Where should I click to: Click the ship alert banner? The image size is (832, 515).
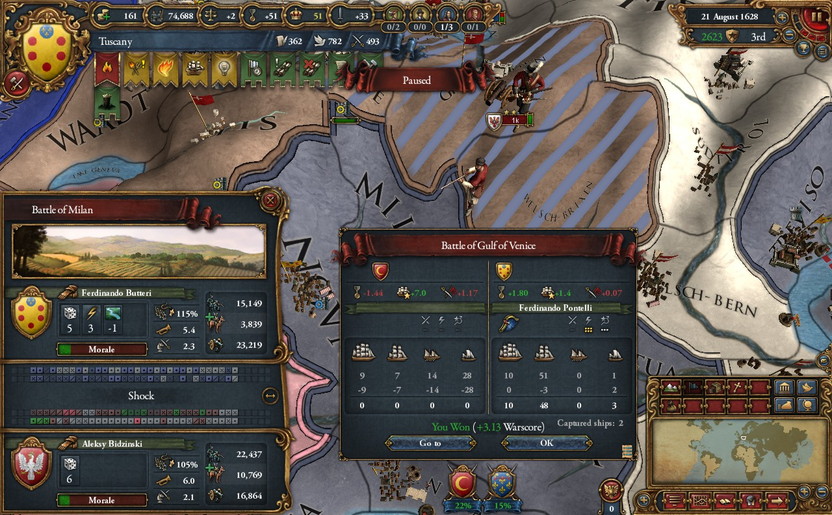point(193,67)
